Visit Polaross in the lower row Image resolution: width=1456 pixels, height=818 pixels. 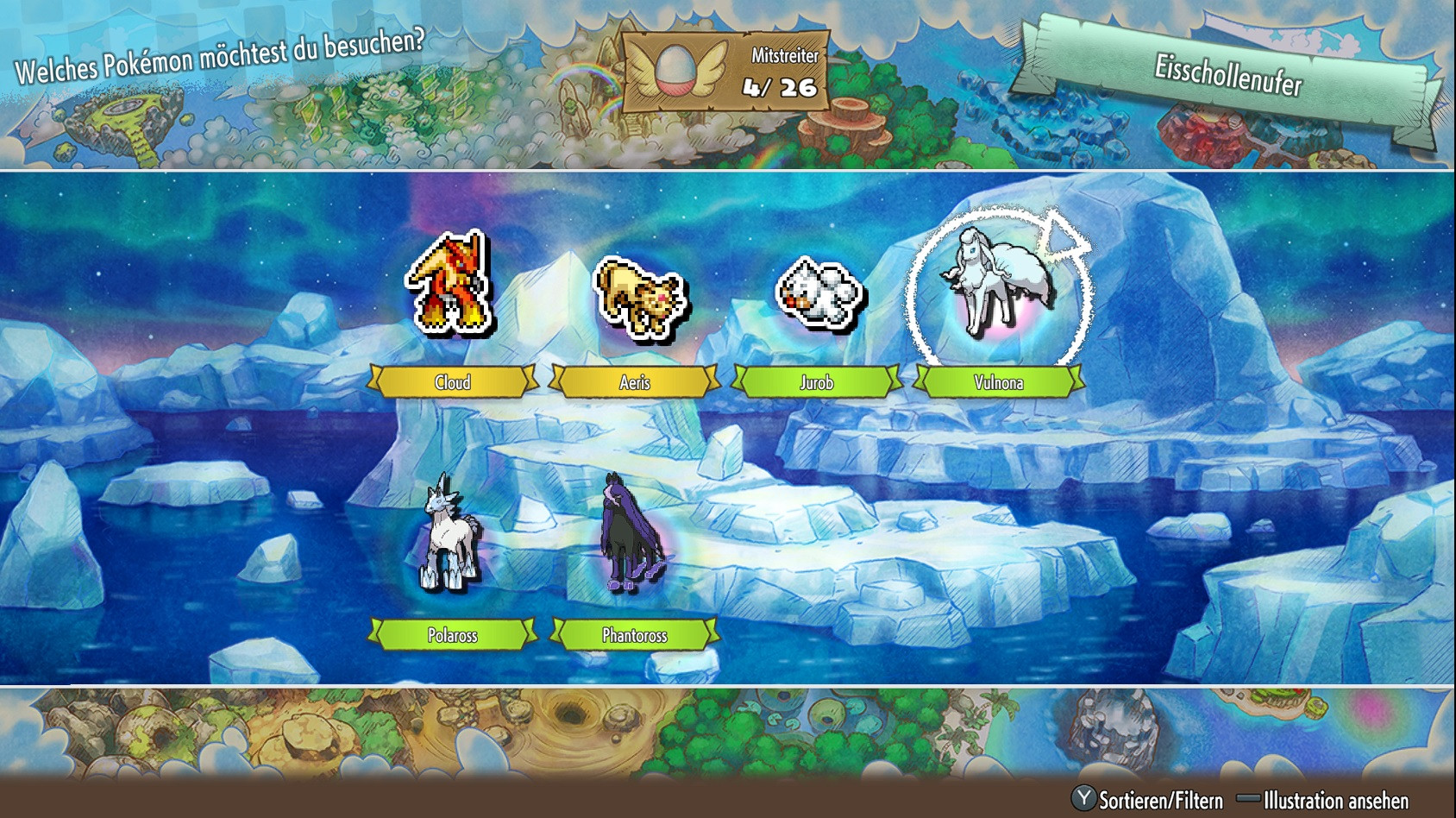[x=449, y=531]
